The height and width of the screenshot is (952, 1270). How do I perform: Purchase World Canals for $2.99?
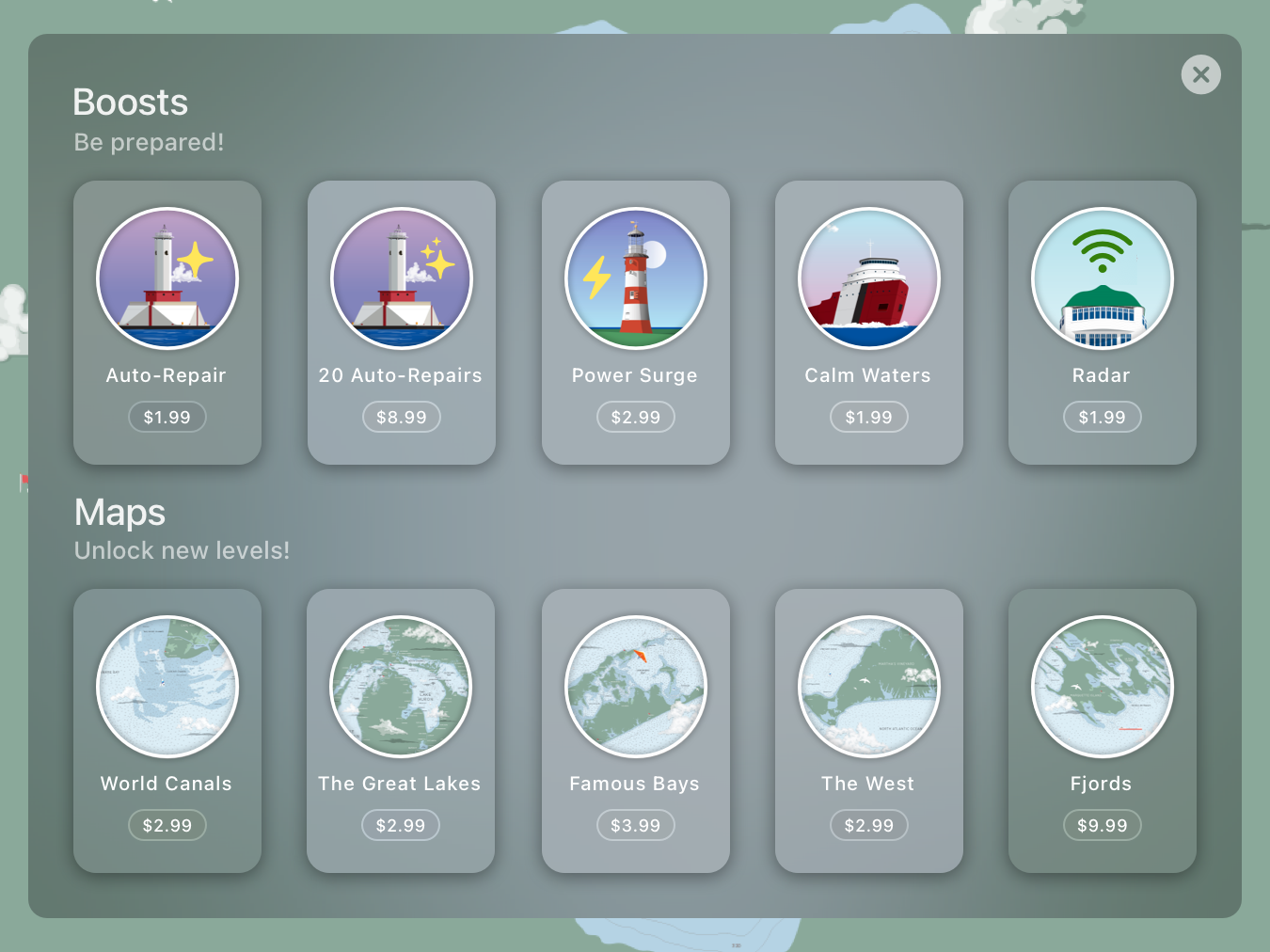click(167, 824)
